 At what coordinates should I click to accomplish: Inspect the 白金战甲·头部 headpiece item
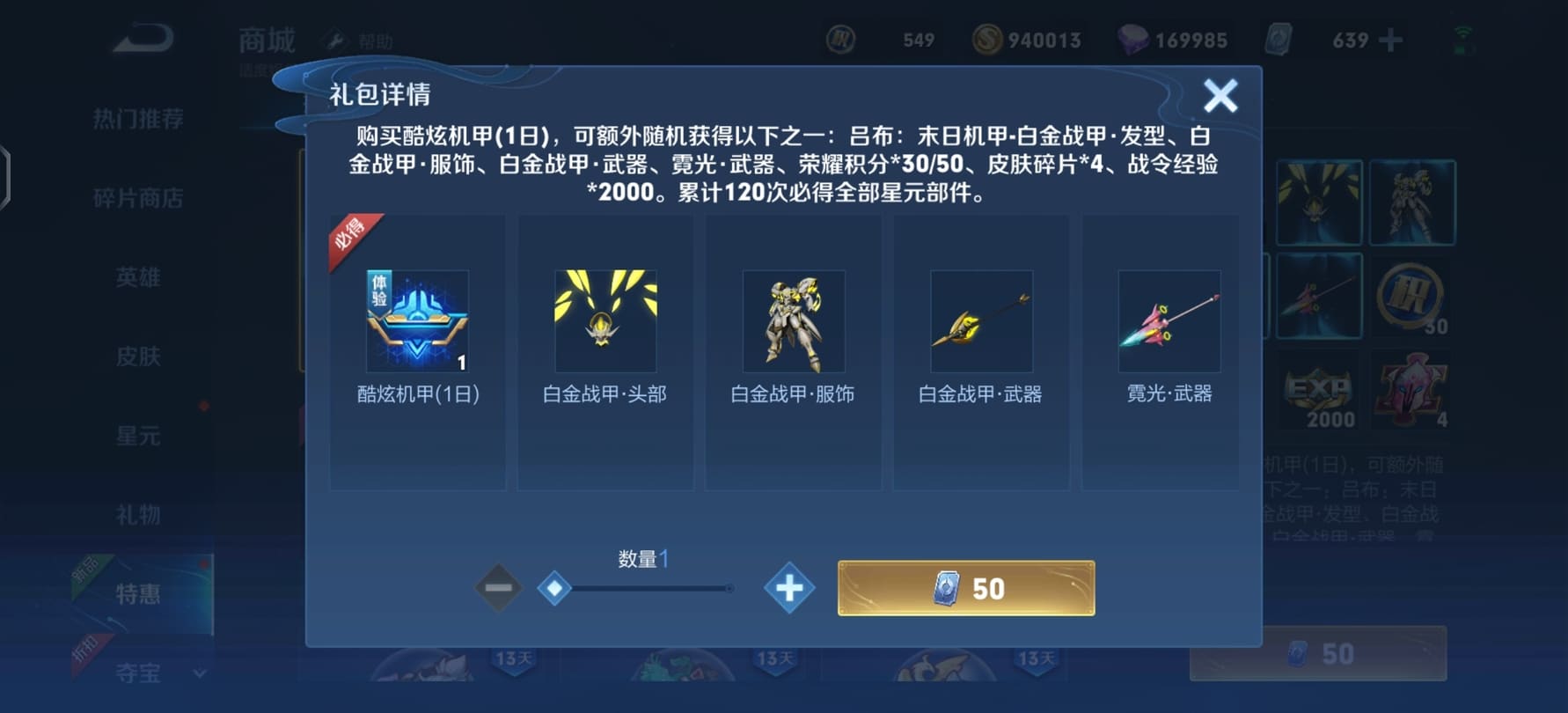pyautogui.click(x=605, y=321)
